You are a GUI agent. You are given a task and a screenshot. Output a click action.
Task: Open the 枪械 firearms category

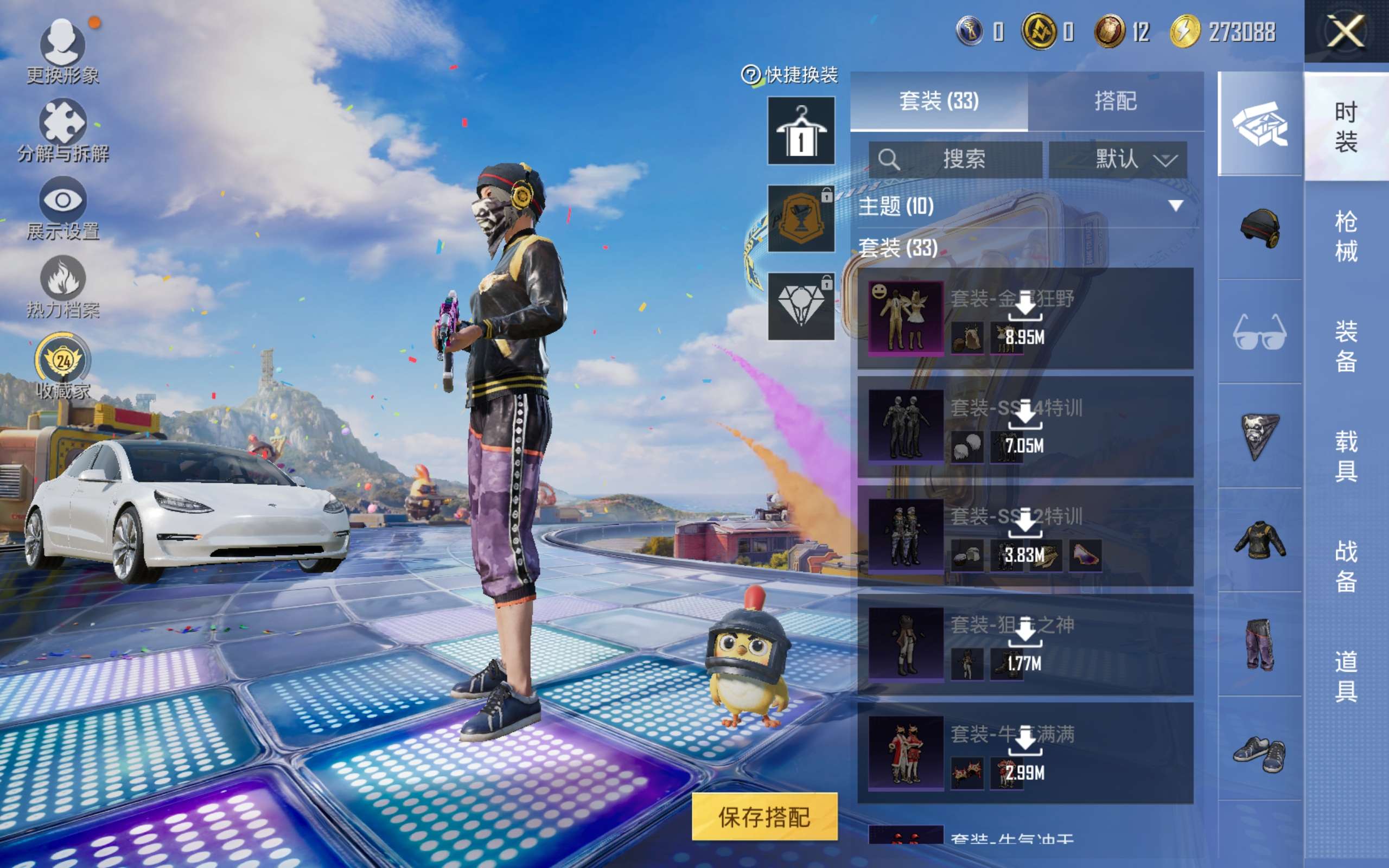click(1346, 236)
